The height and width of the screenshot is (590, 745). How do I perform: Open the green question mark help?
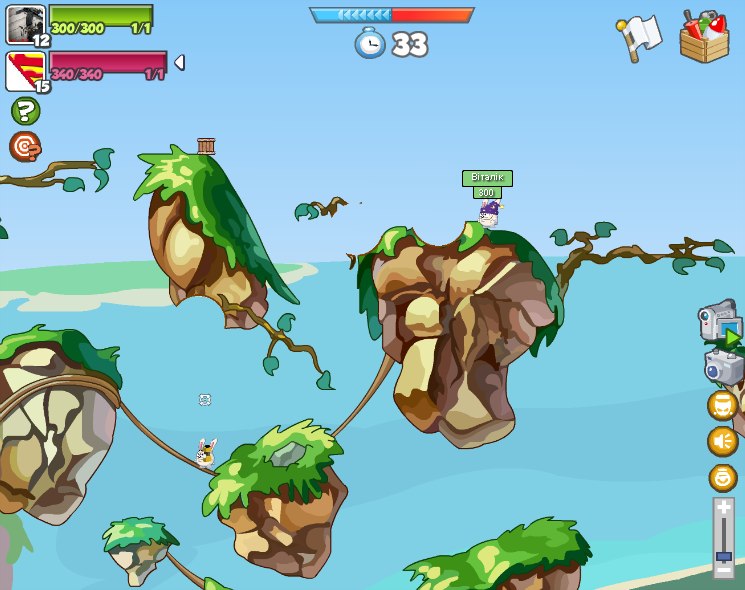click(25, 111)
